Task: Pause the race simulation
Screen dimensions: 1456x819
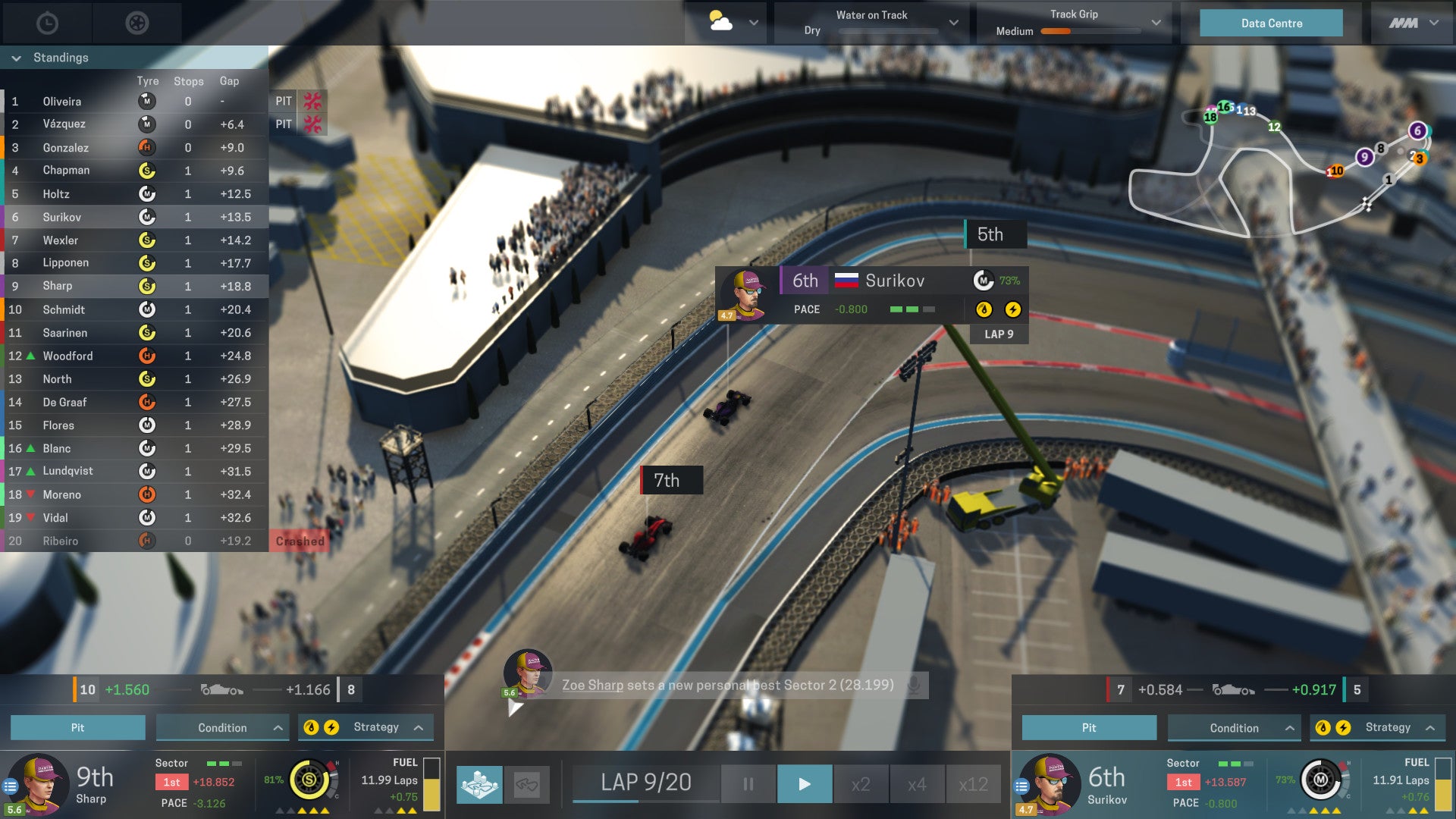Action: (x=747, y=783)
